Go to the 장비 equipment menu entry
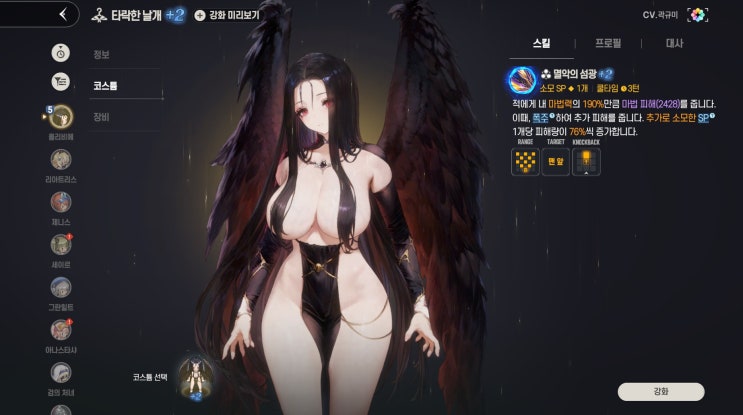The height and width of the screenshot is (415, 743). click(101, 116)
